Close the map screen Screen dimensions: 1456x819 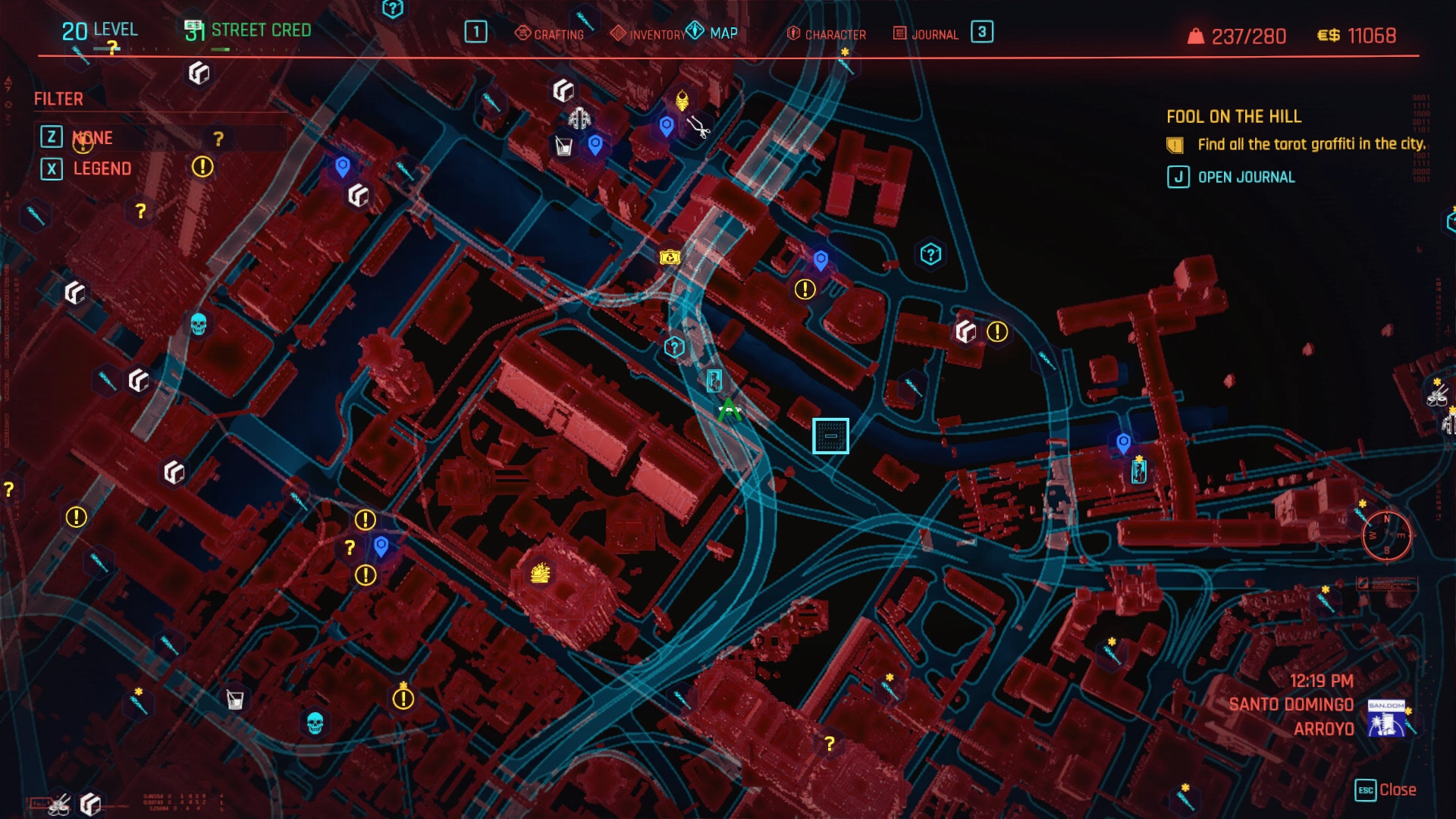(x=1385, y=790)
